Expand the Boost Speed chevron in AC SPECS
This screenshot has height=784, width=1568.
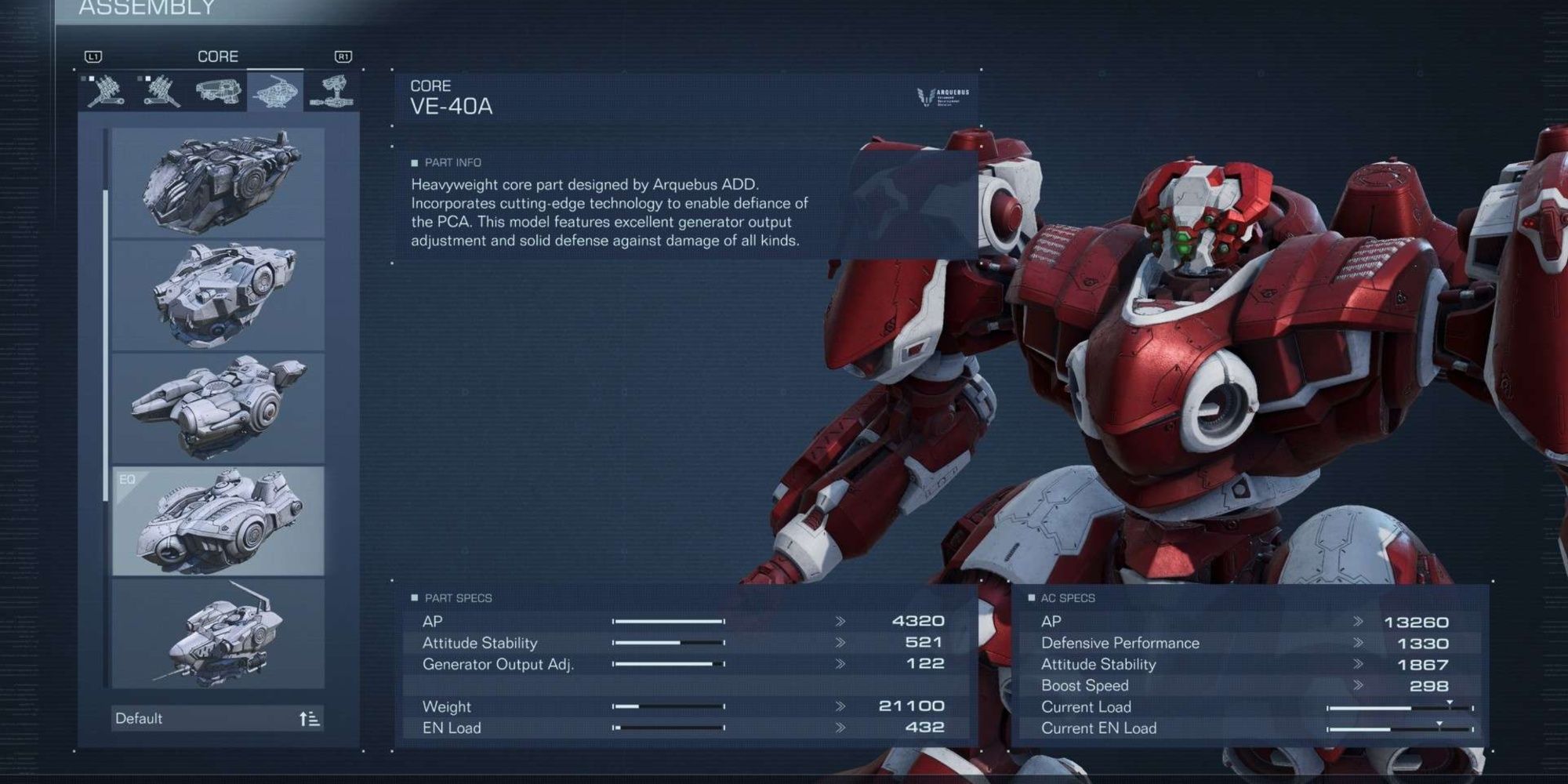tap(1358, 685)
